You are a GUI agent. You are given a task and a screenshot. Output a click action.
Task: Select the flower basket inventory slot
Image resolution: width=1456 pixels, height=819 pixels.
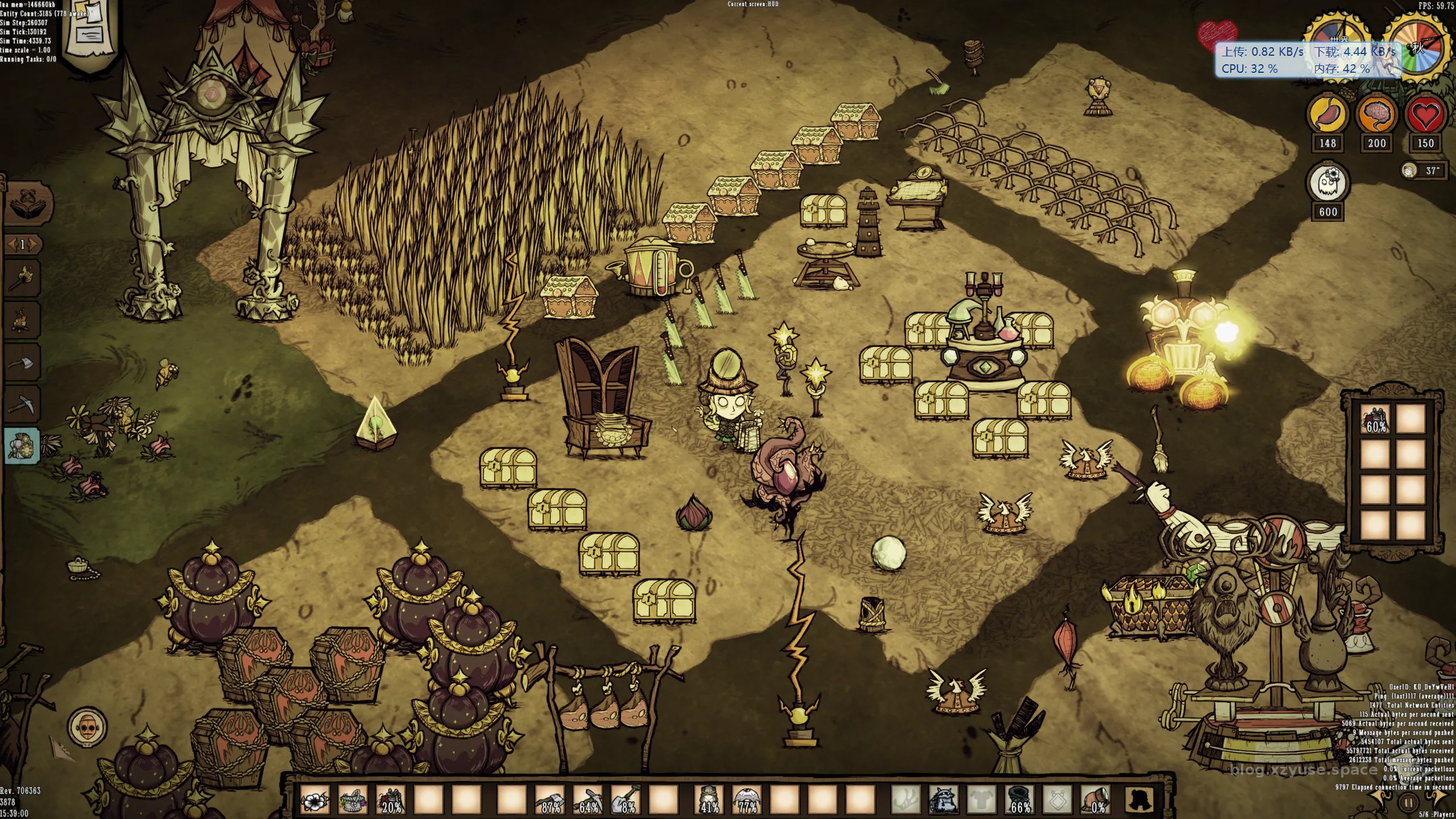(x=353, y=800)
